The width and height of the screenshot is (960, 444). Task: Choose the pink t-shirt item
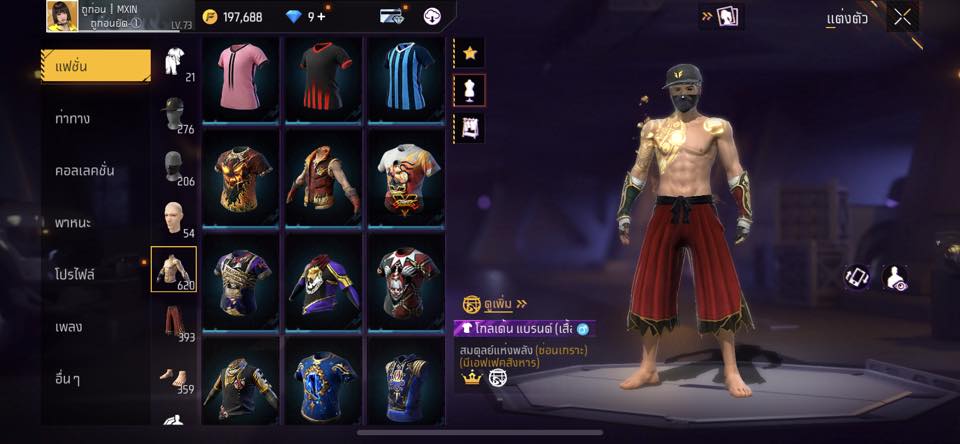pyautogui.click(x=241, y=79)
